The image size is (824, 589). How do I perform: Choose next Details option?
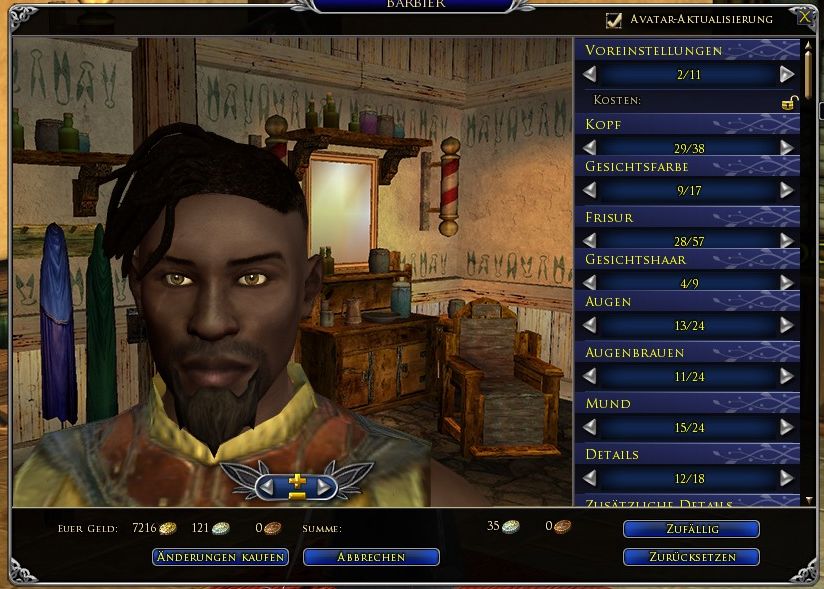(x=787, y=478)
